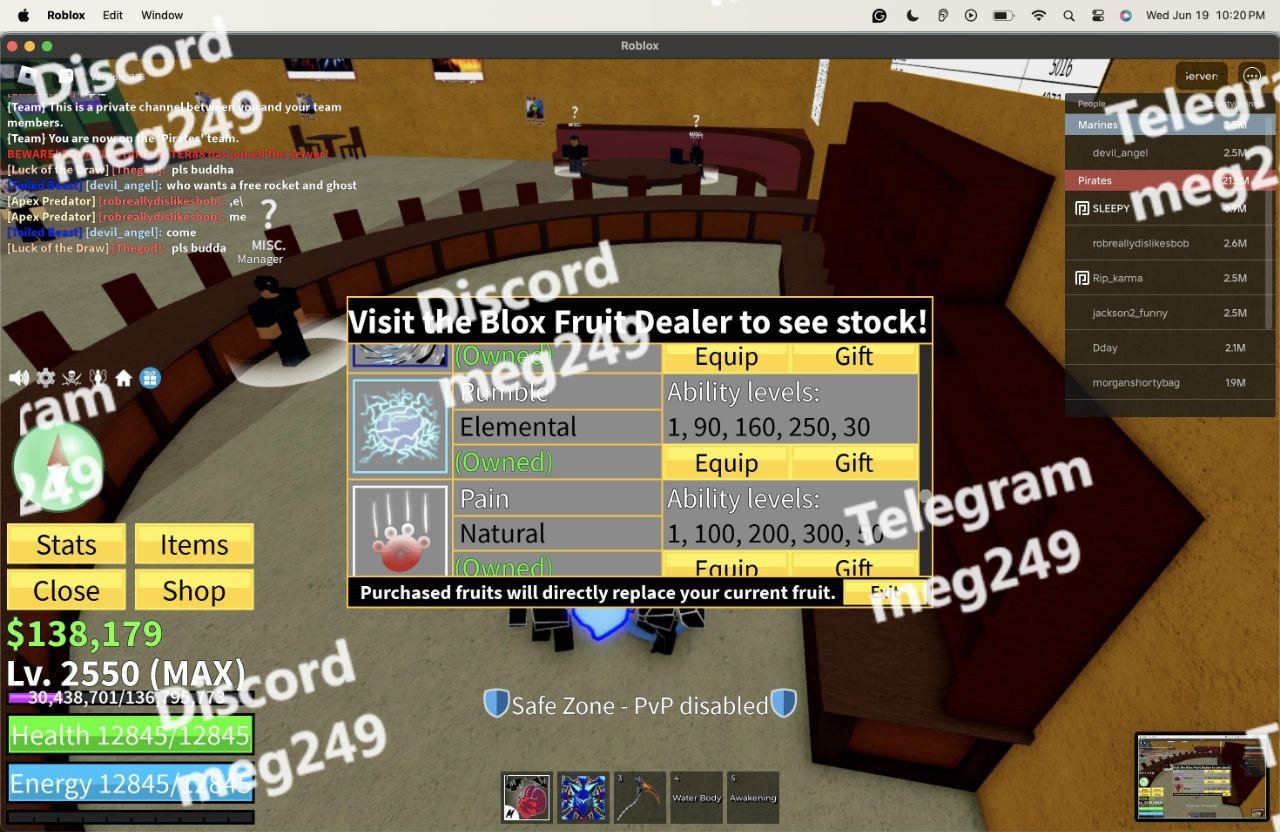Image resolution: width=1280 pixels, height=832 pixels.
Task: Click the pirate skull crossed-swords icon
Action: tap(72, 378)
